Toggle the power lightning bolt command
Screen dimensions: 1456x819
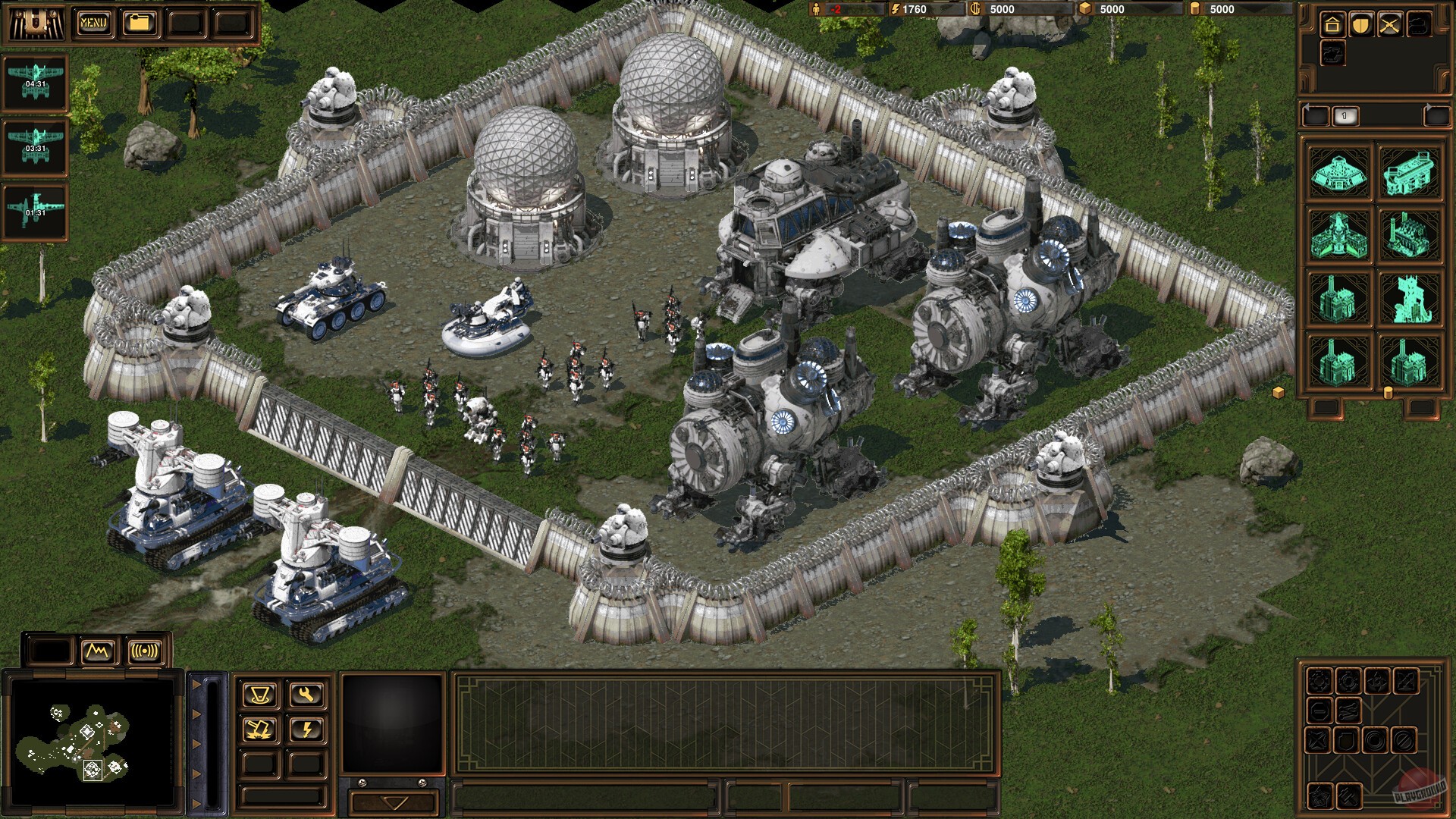point(307,730)
